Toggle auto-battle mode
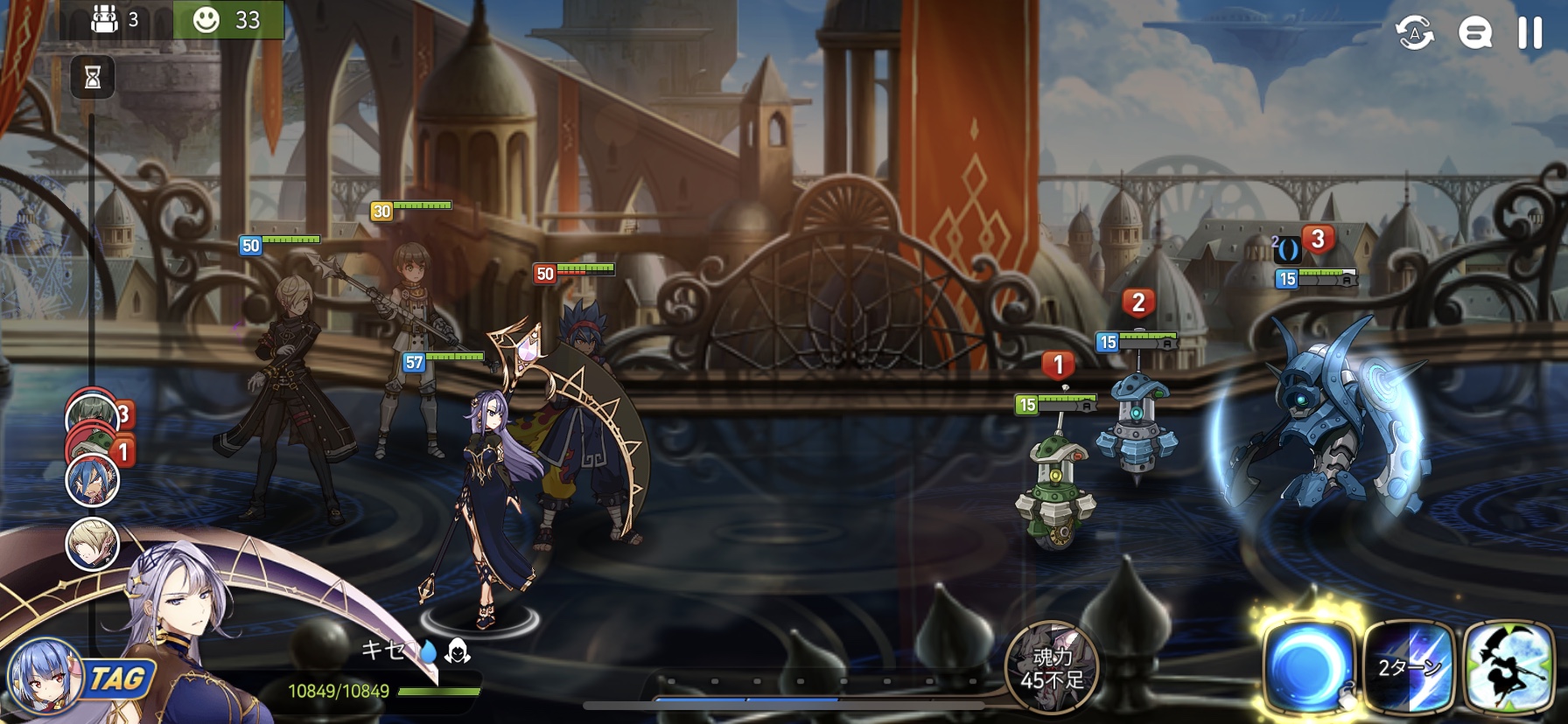The image size is (1568, 724). [1414, 33]
